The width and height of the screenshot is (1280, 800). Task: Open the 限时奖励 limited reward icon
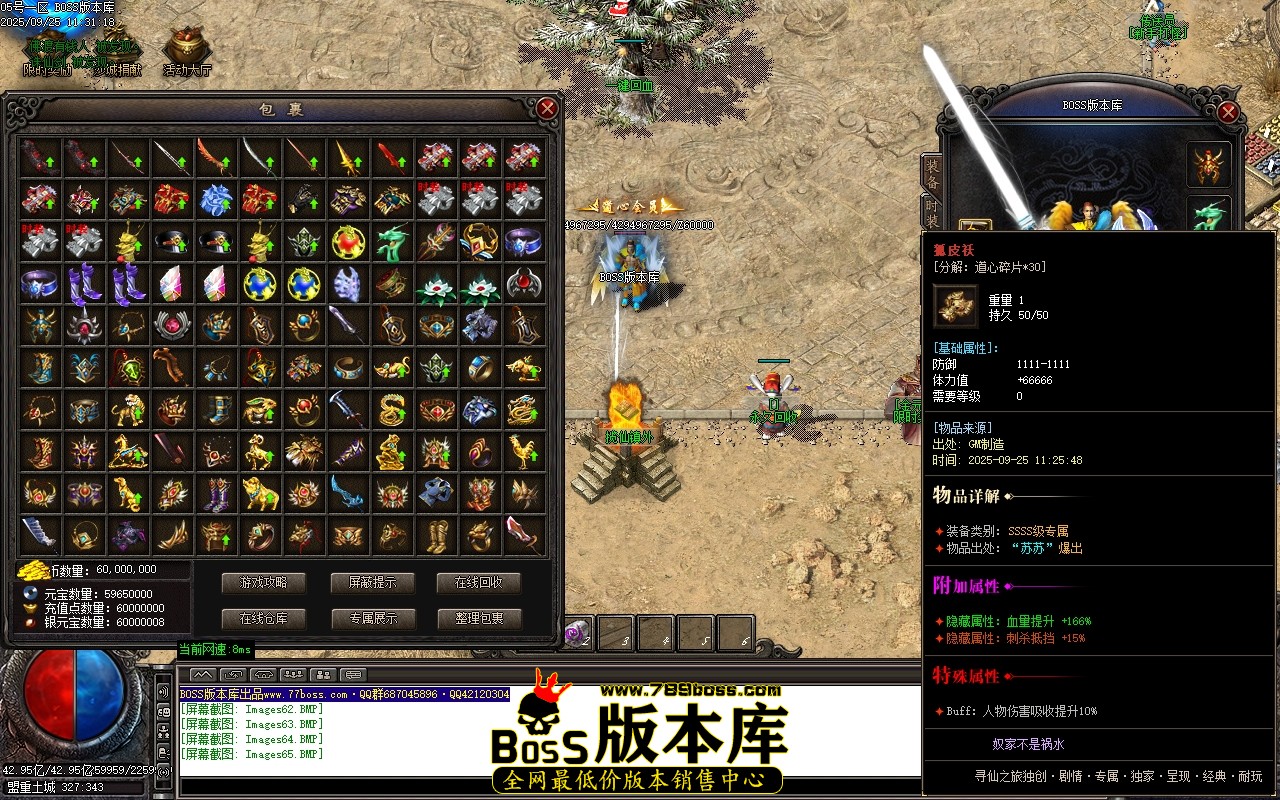point(45,45)
